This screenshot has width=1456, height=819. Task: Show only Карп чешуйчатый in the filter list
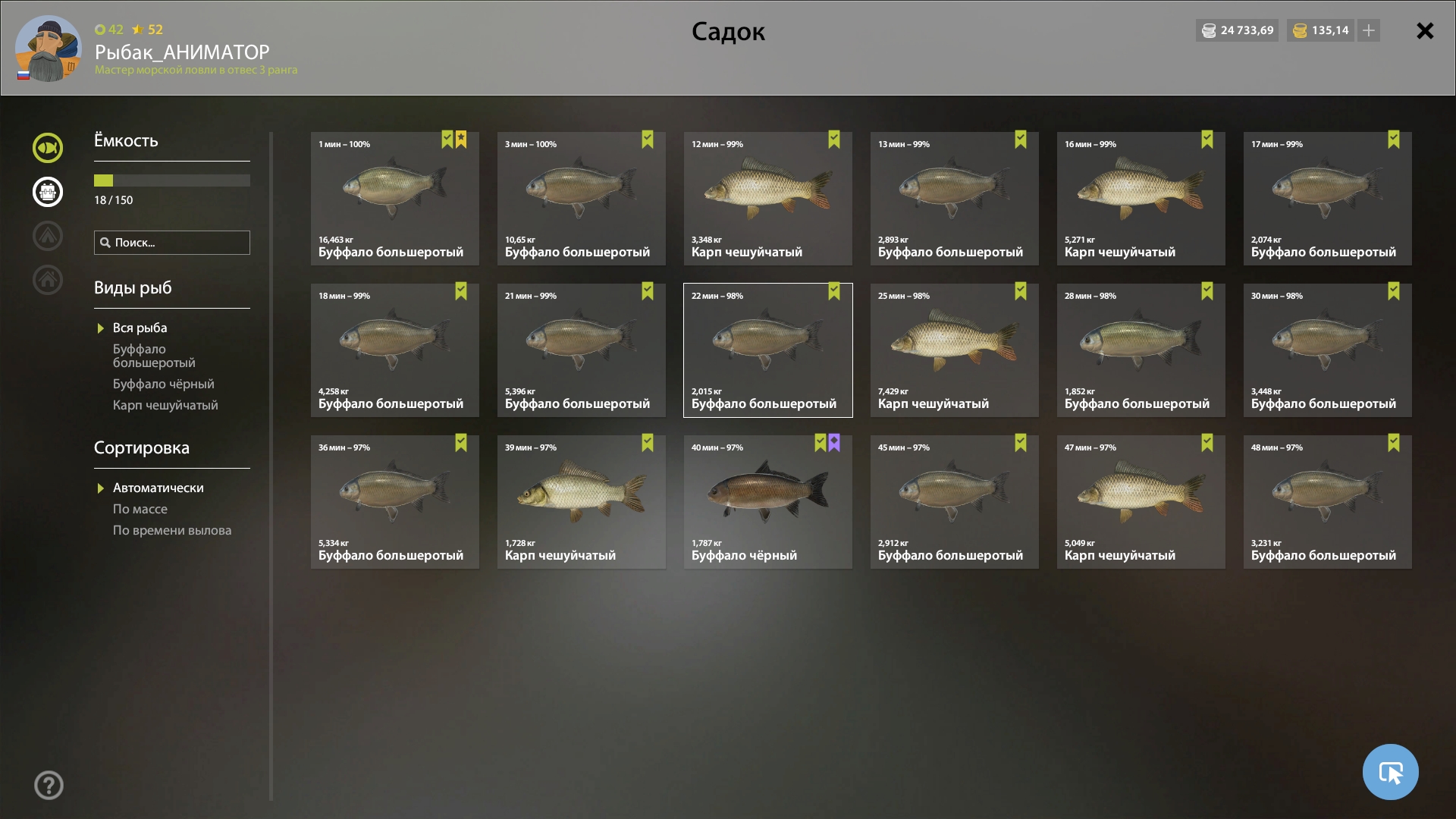coord(165,405)
